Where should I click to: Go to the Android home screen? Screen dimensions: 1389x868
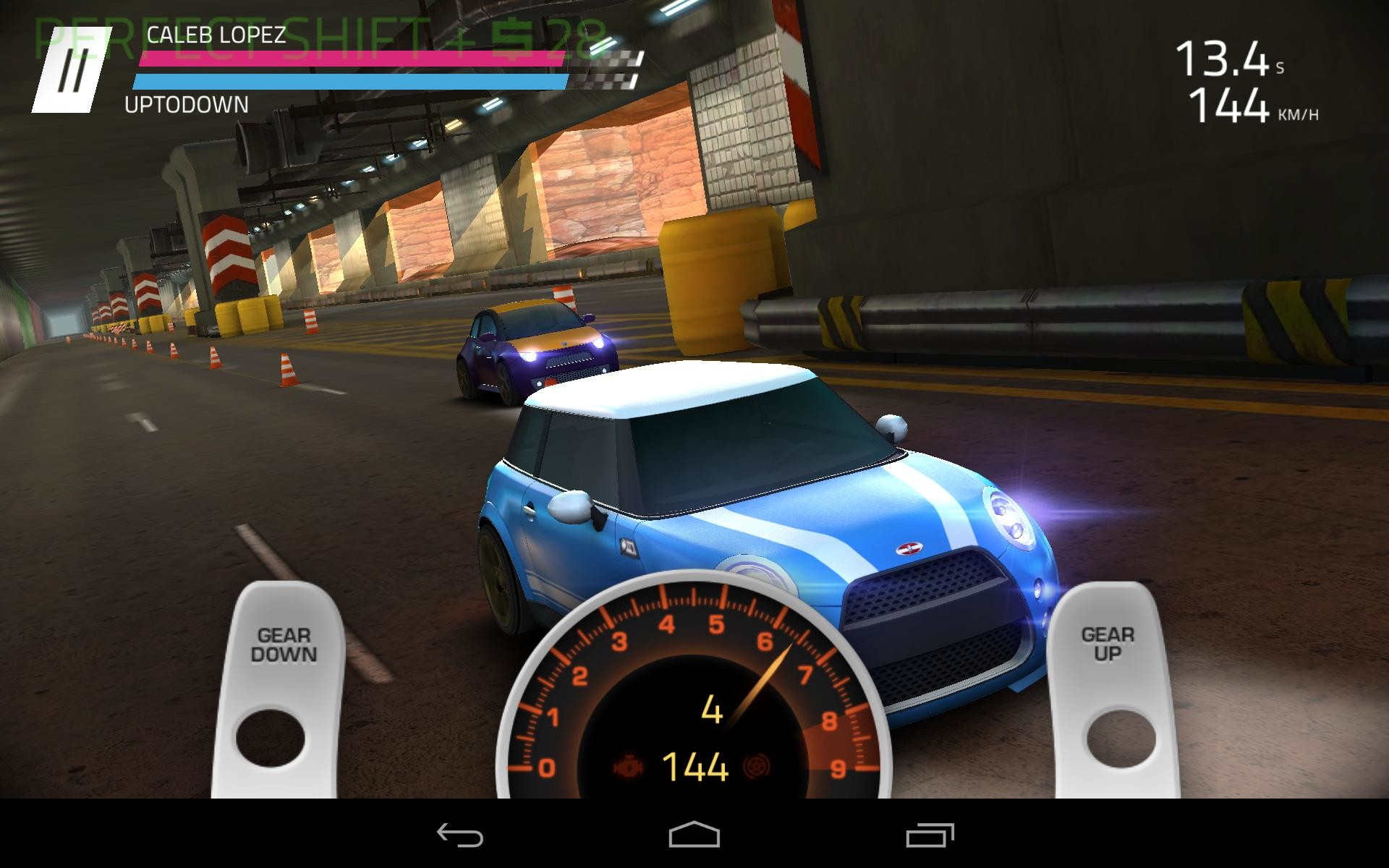click(694, 835)
